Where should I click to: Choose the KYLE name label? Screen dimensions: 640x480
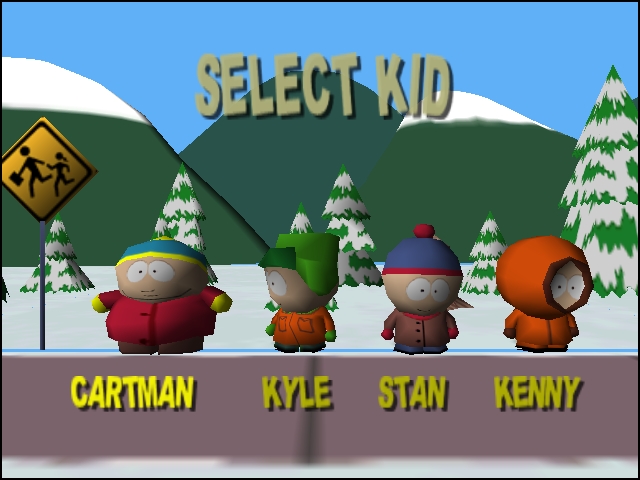point(296,392)
